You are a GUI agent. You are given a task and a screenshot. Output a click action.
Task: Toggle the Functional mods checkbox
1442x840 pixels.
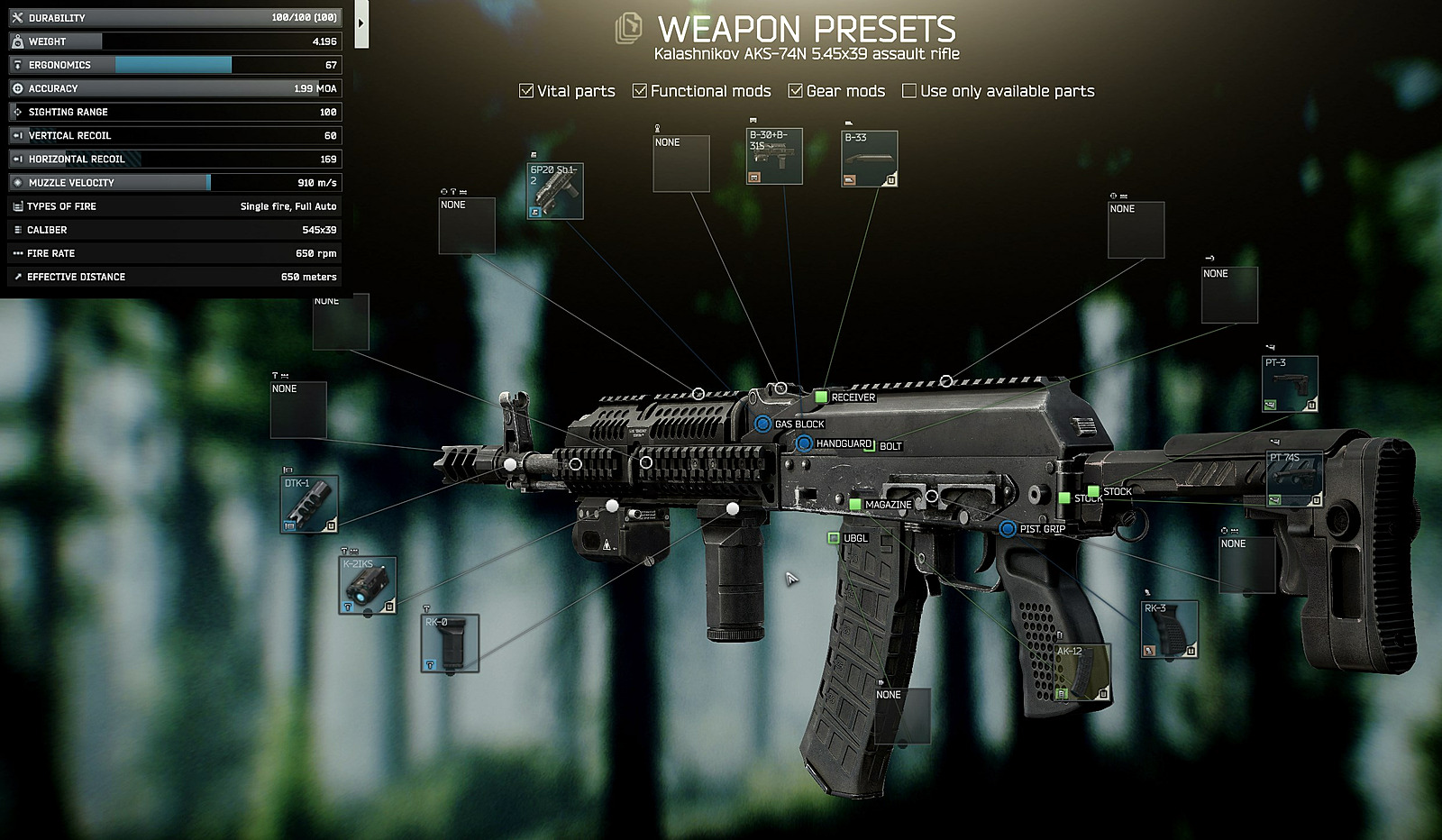coord(640,91)
